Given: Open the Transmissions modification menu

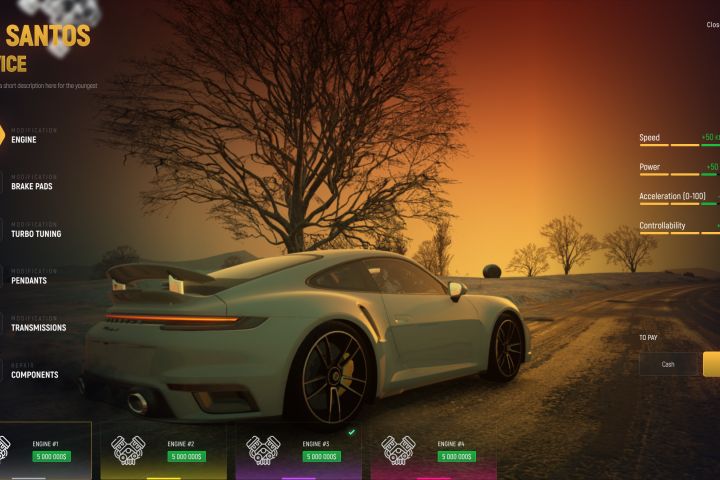Looking at the screenshot, I should [38, 328].
